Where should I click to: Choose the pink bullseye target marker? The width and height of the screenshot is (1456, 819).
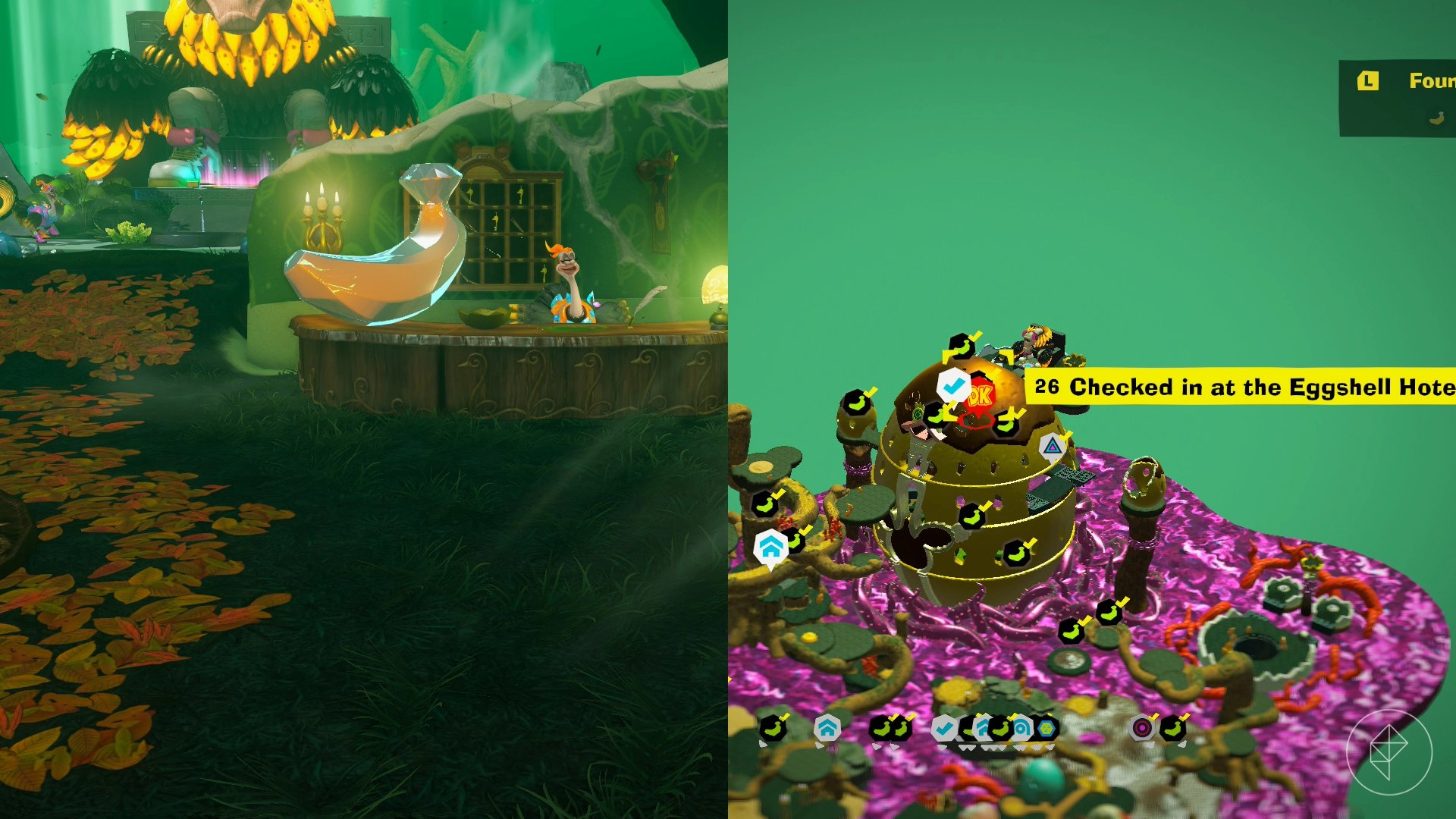pos(1142,729)
